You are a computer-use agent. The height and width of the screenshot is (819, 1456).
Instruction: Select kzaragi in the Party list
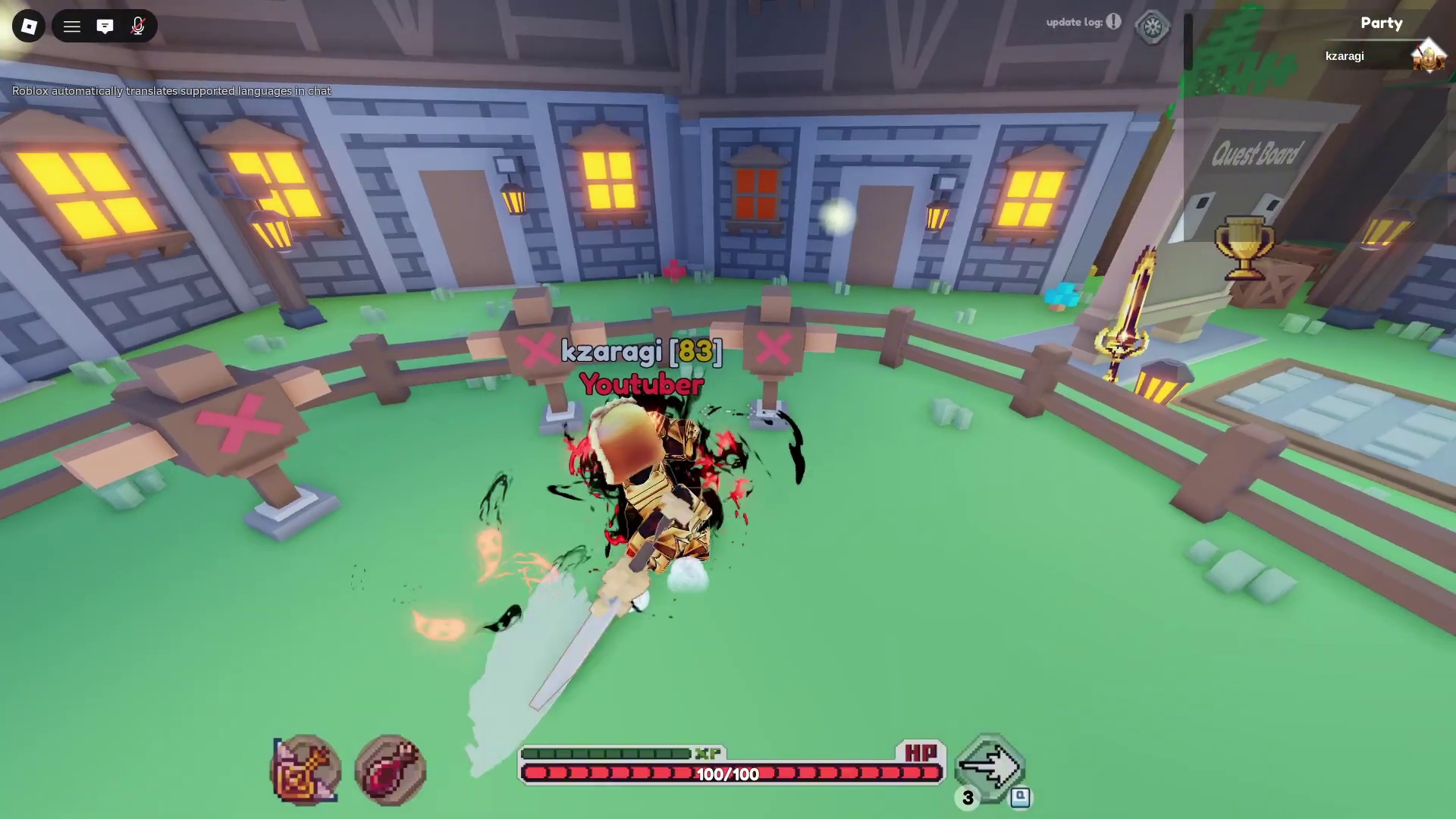[1345, 56]
